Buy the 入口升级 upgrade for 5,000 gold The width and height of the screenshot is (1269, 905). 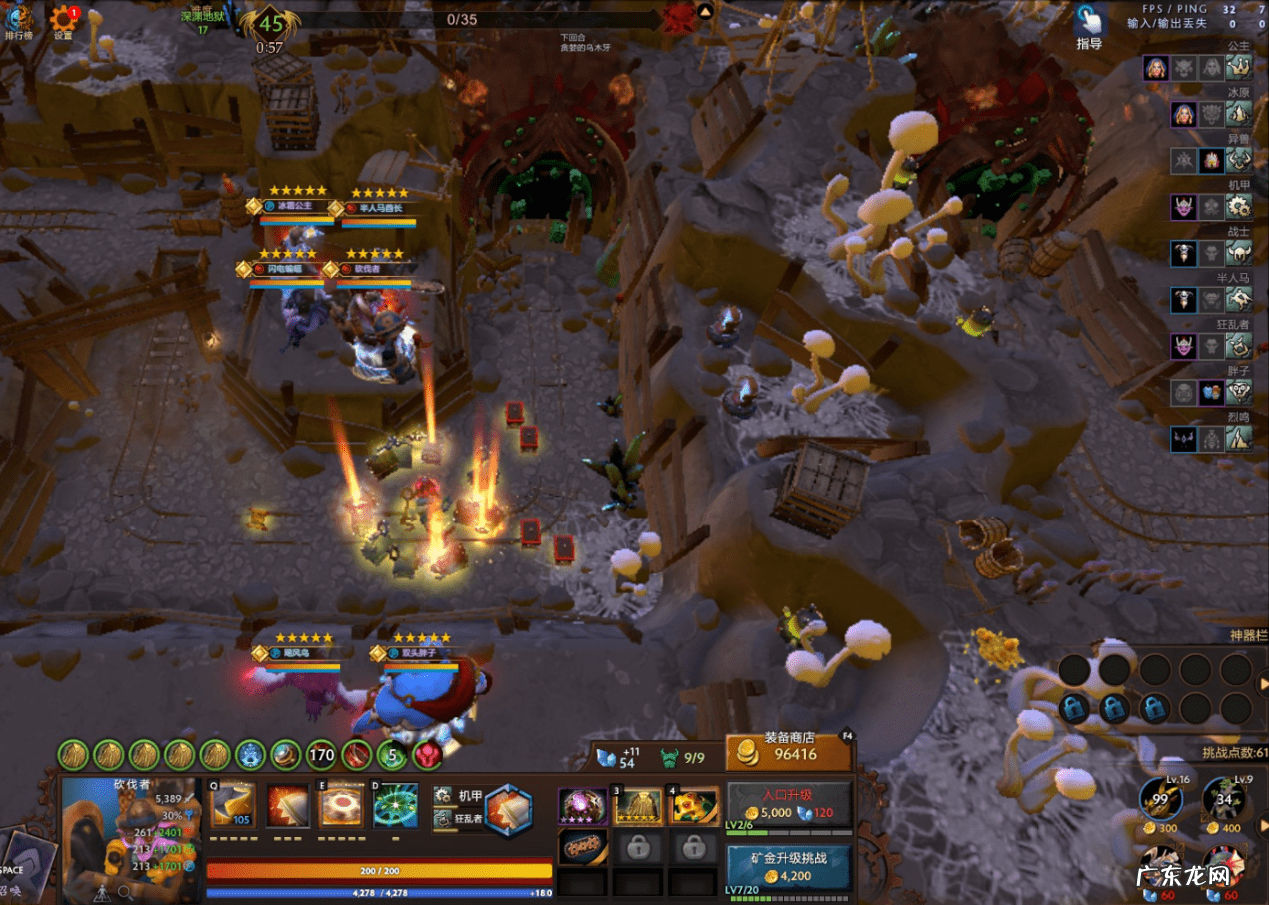789,805
